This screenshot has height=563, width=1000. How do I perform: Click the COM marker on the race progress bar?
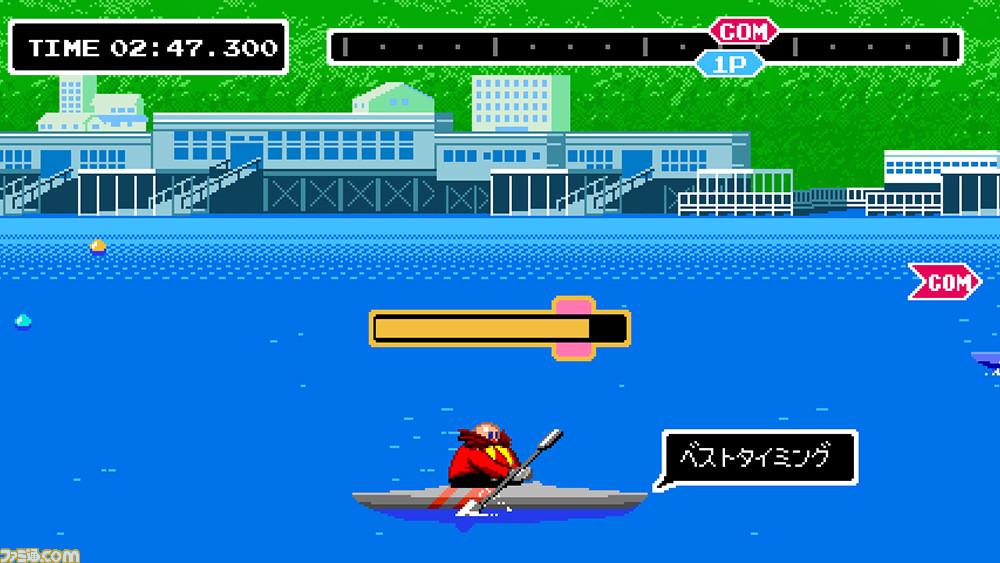pos(743,32)
